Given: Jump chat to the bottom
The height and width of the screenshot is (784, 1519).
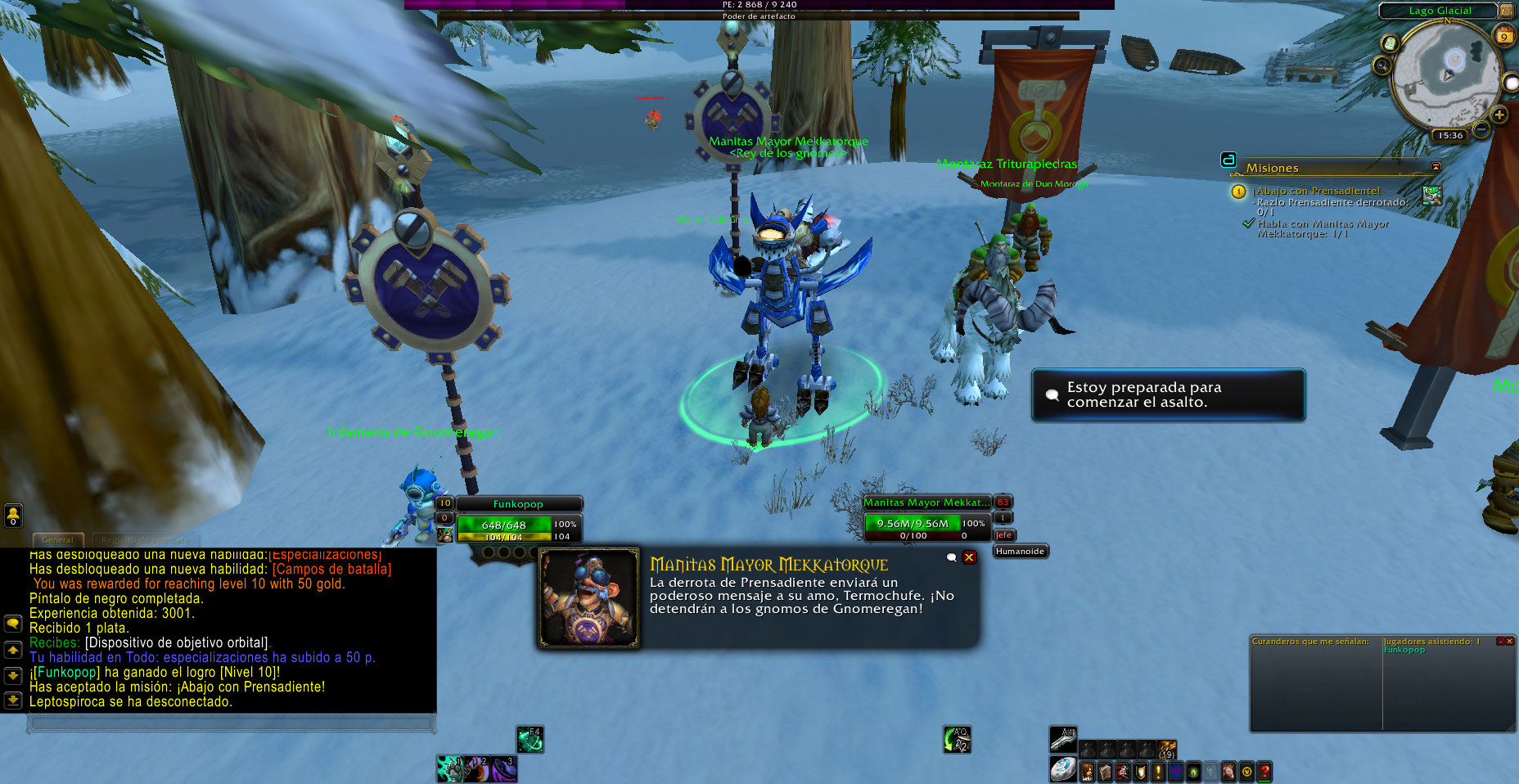Looking at the screenshot, I should (13, 701).
